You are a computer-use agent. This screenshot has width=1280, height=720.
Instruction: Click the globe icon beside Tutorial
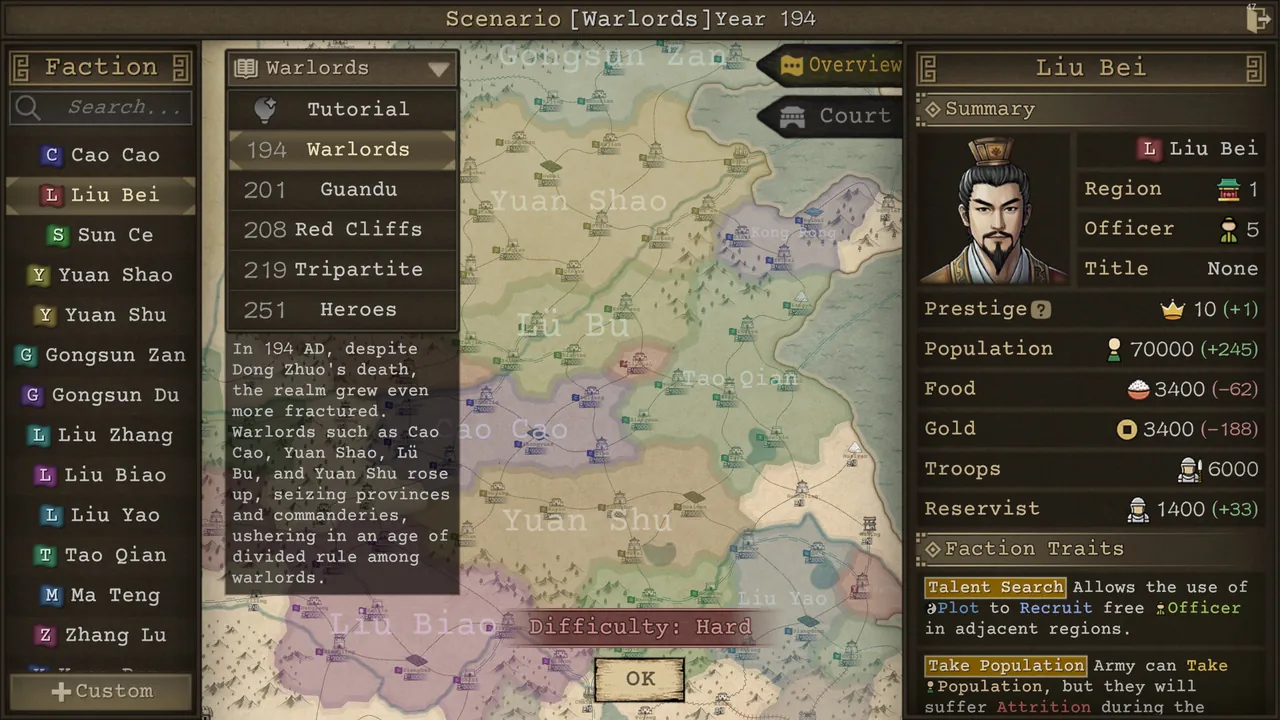click(x=265, y=108)
